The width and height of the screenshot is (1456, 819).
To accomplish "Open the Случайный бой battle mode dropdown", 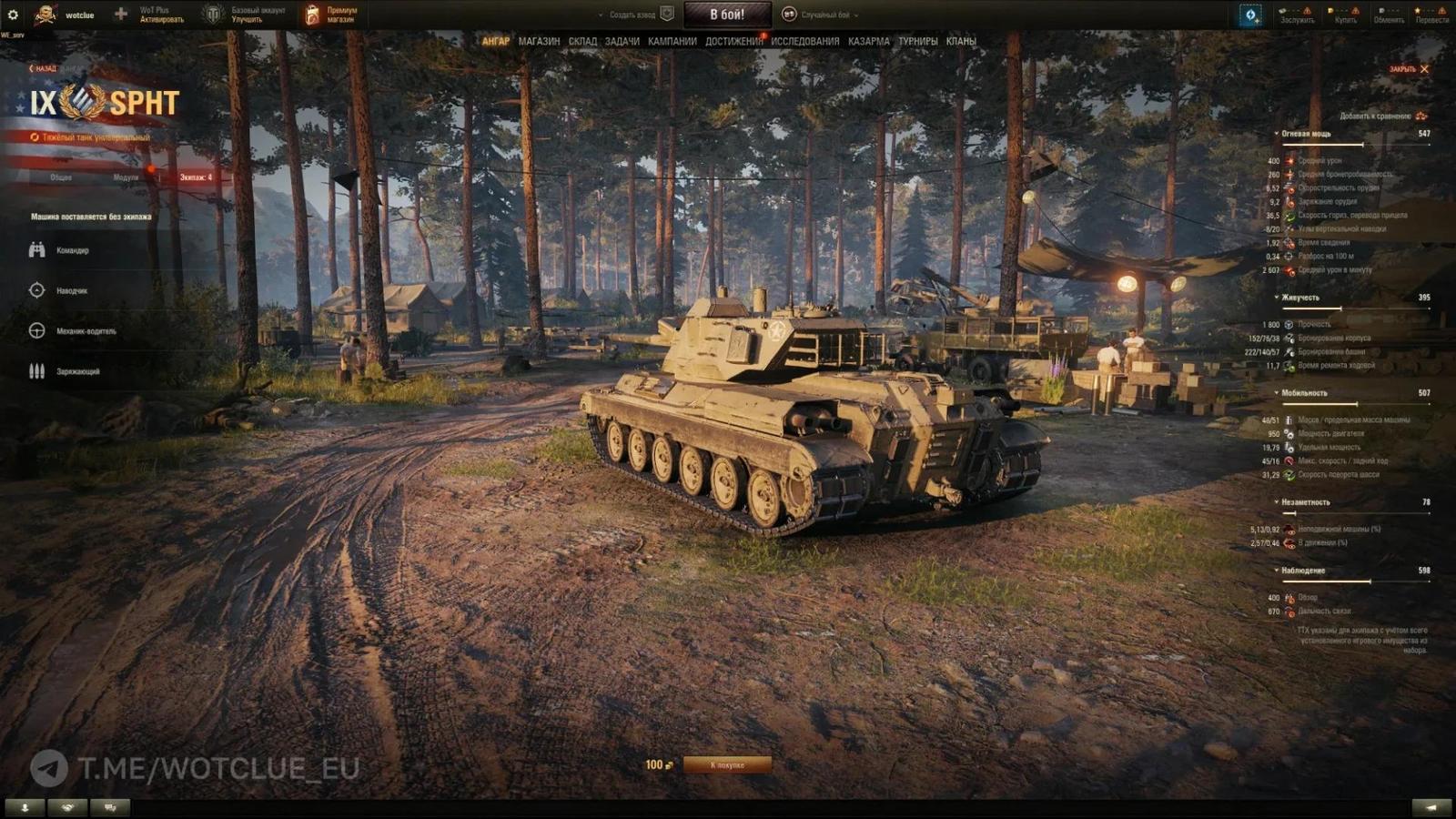I will [x=830, y=15].
